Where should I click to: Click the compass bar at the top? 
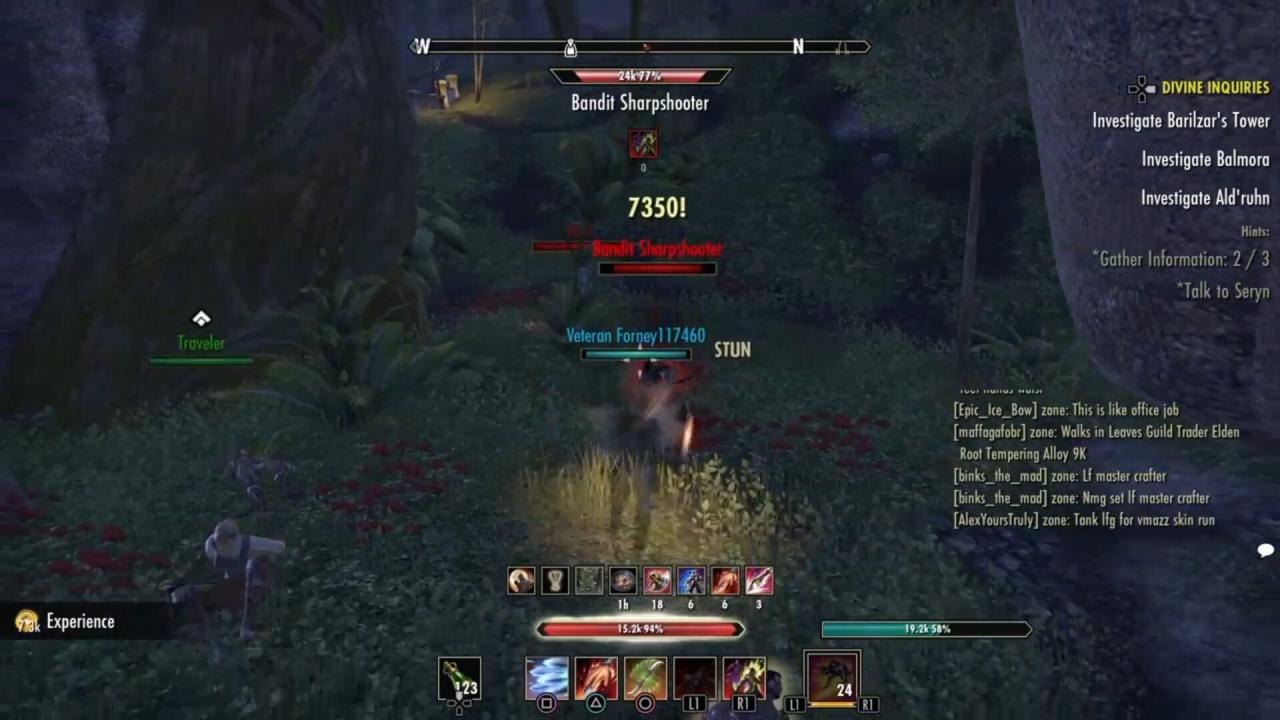click(640, 46)
